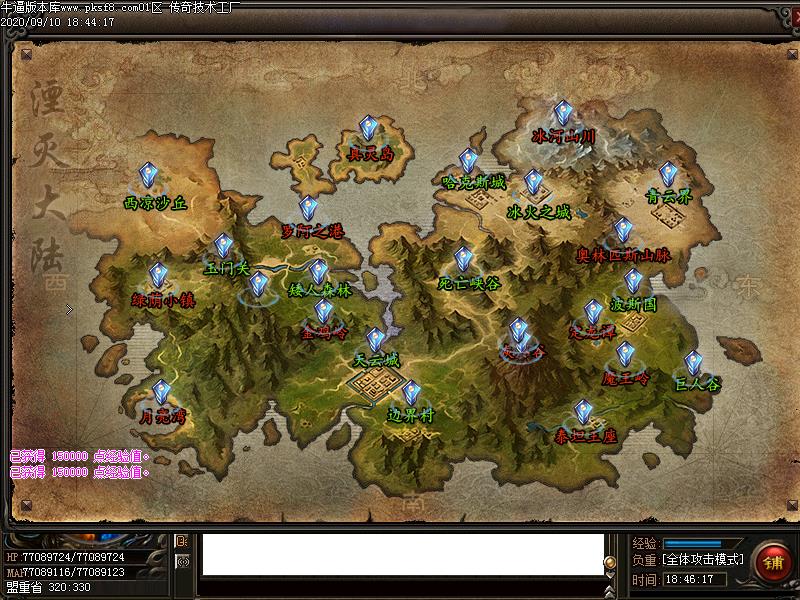The width and height of the screenshot is (800, 600).
Task: Teleport to 西凉沙丘 map marker
Action: pos(149,177)
